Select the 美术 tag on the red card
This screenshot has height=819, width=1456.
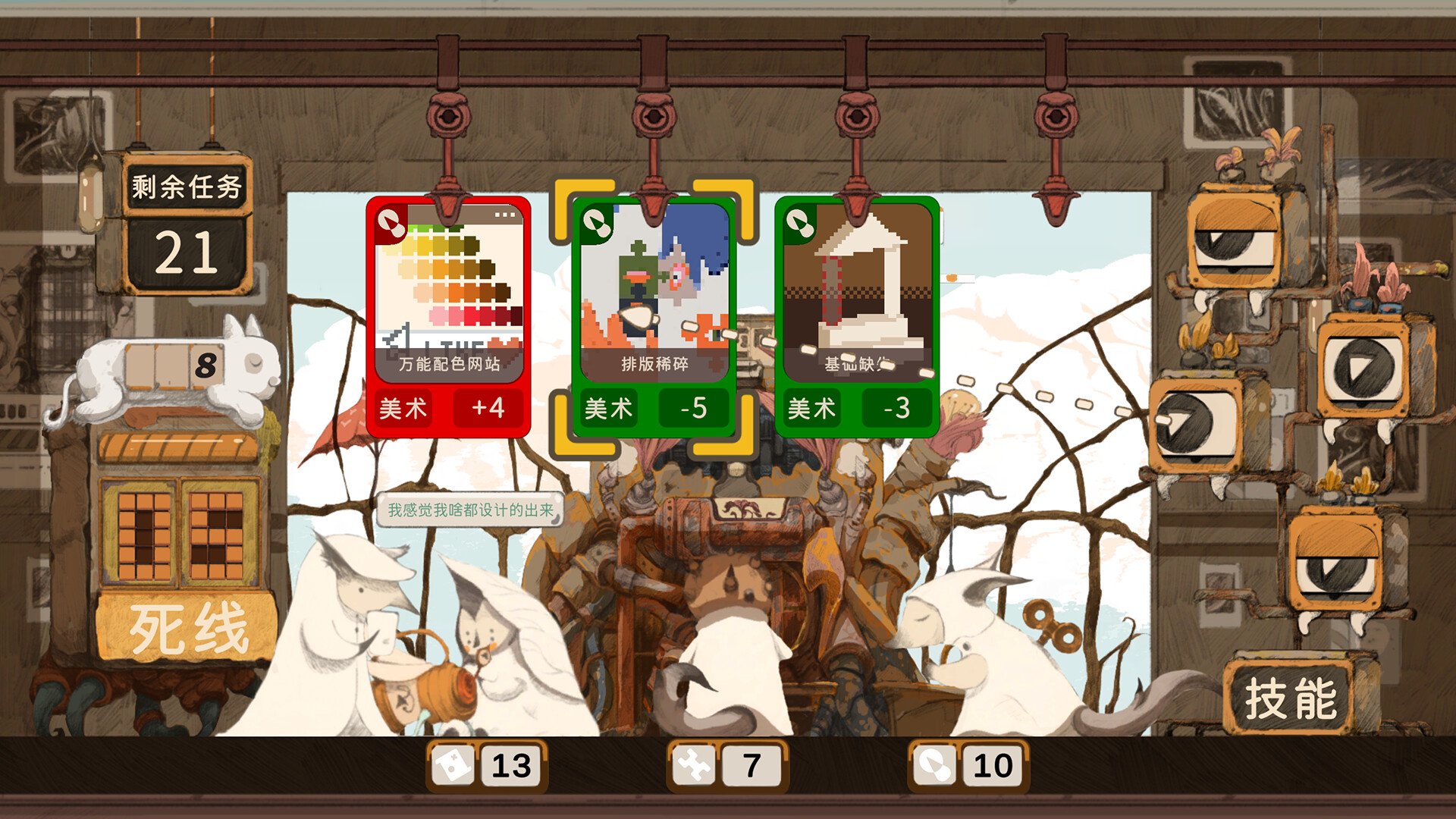pyautogui.click(x=403, y=407)
